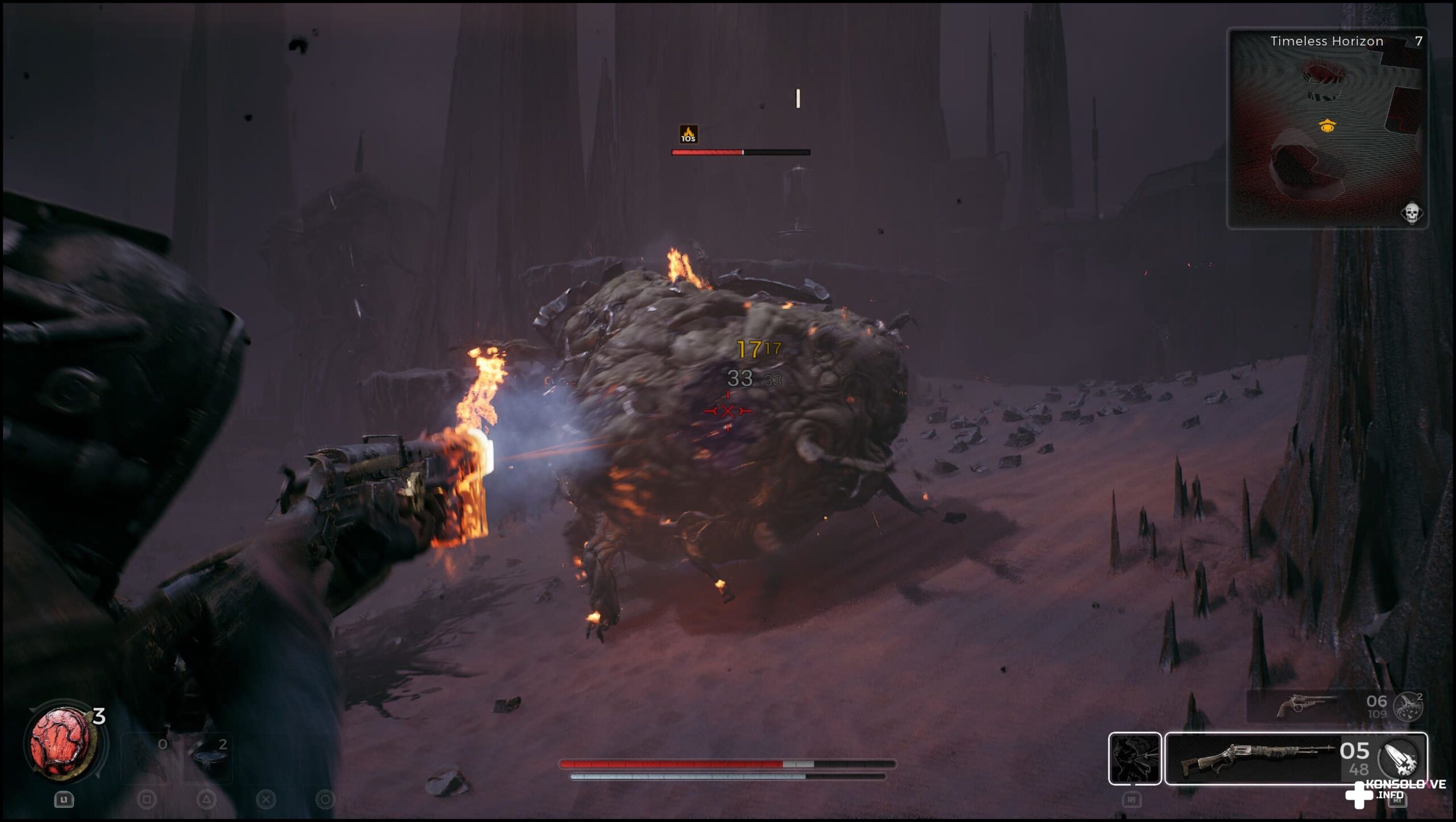Viewport: 1456px width, 822px height.
Task: Activate the revolver's weapon mod icon
Action: pyautogui.click(x=1408, y=707)
